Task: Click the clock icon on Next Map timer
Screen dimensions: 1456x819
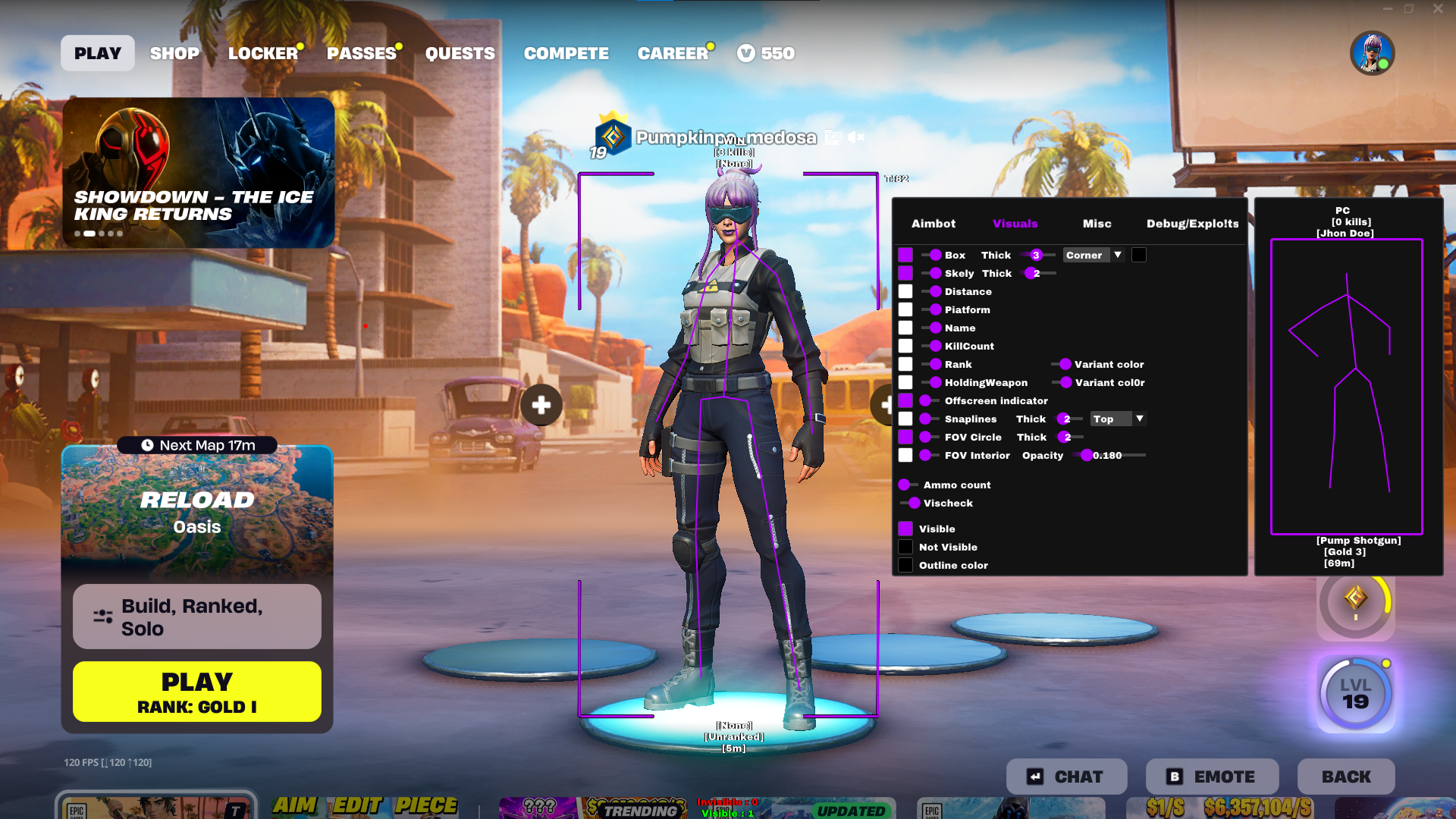Action: 146,445
